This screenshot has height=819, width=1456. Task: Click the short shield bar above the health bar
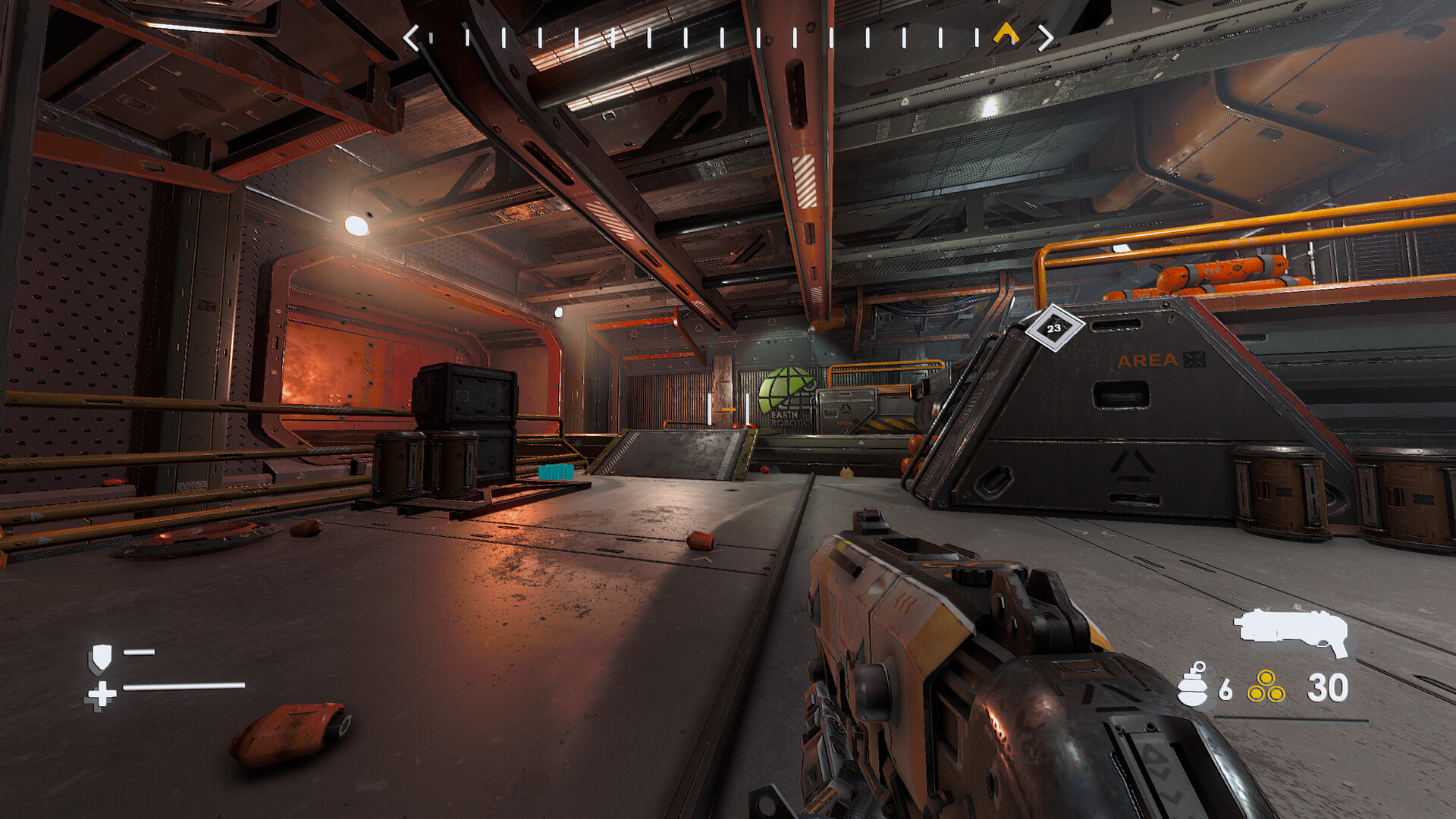[x=139, y=652]
